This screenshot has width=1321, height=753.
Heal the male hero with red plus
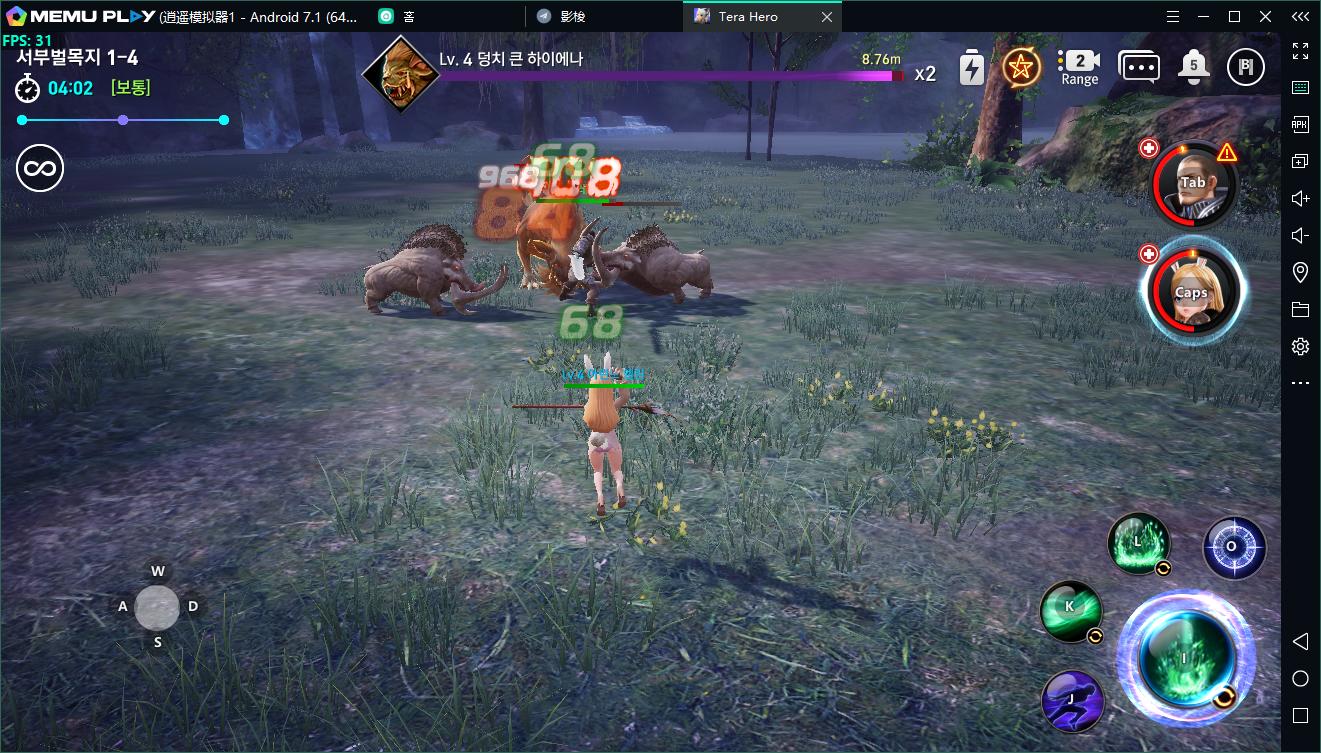(x=1149, y=149)
